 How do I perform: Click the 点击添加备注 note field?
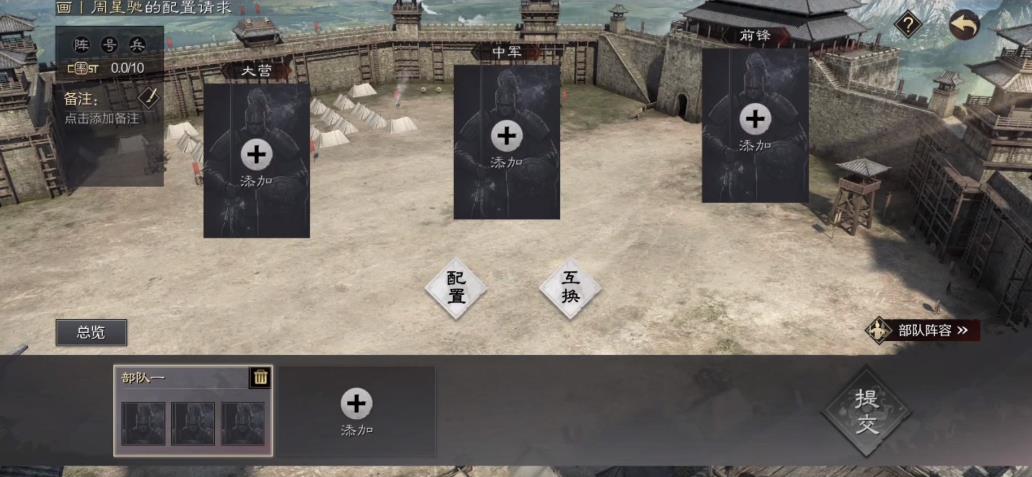(x=101, y=118)
